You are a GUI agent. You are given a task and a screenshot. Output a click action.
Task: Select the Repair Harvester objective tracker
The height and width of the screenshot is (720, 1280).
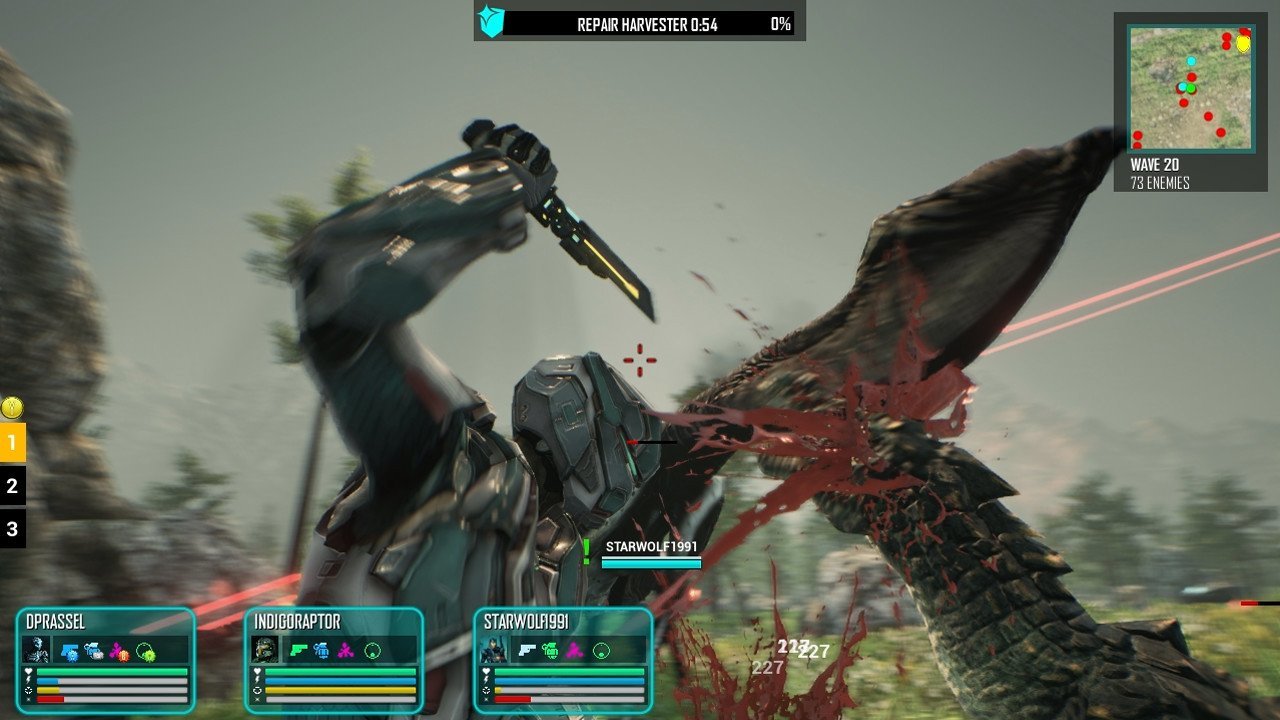click(x=639, y=21)
